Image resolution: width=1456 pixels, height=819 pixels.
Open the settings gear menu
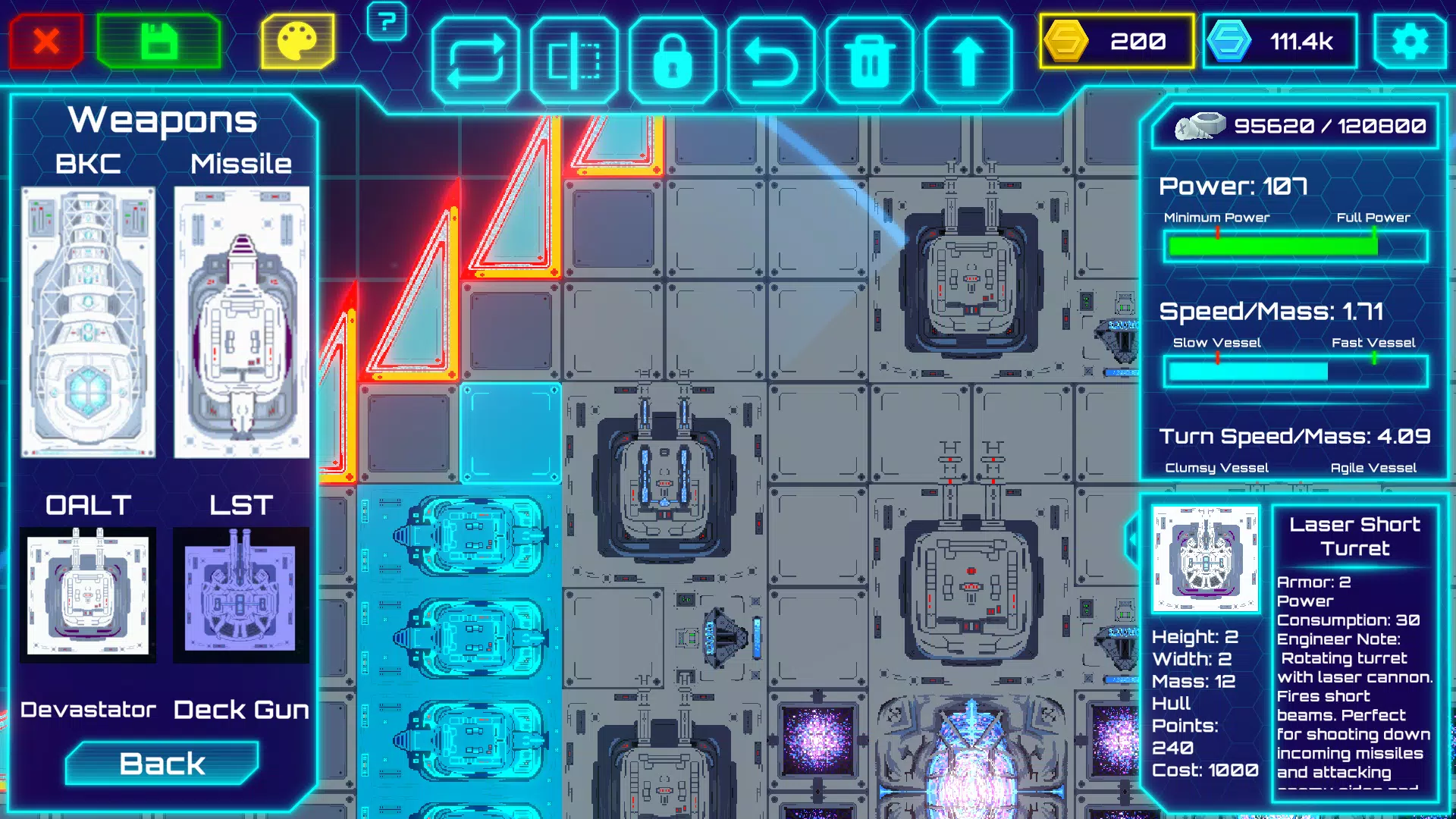click(1412, 42)
